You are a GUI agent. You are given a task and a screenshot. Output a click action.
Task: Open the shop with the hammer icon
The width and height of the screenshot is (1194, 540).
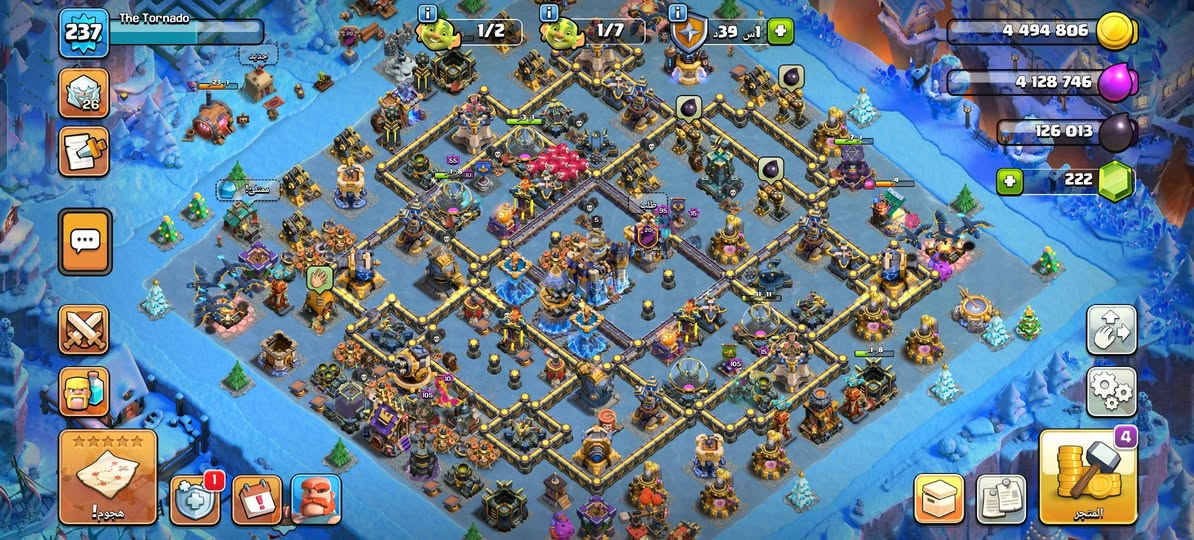click(1087, 478)
